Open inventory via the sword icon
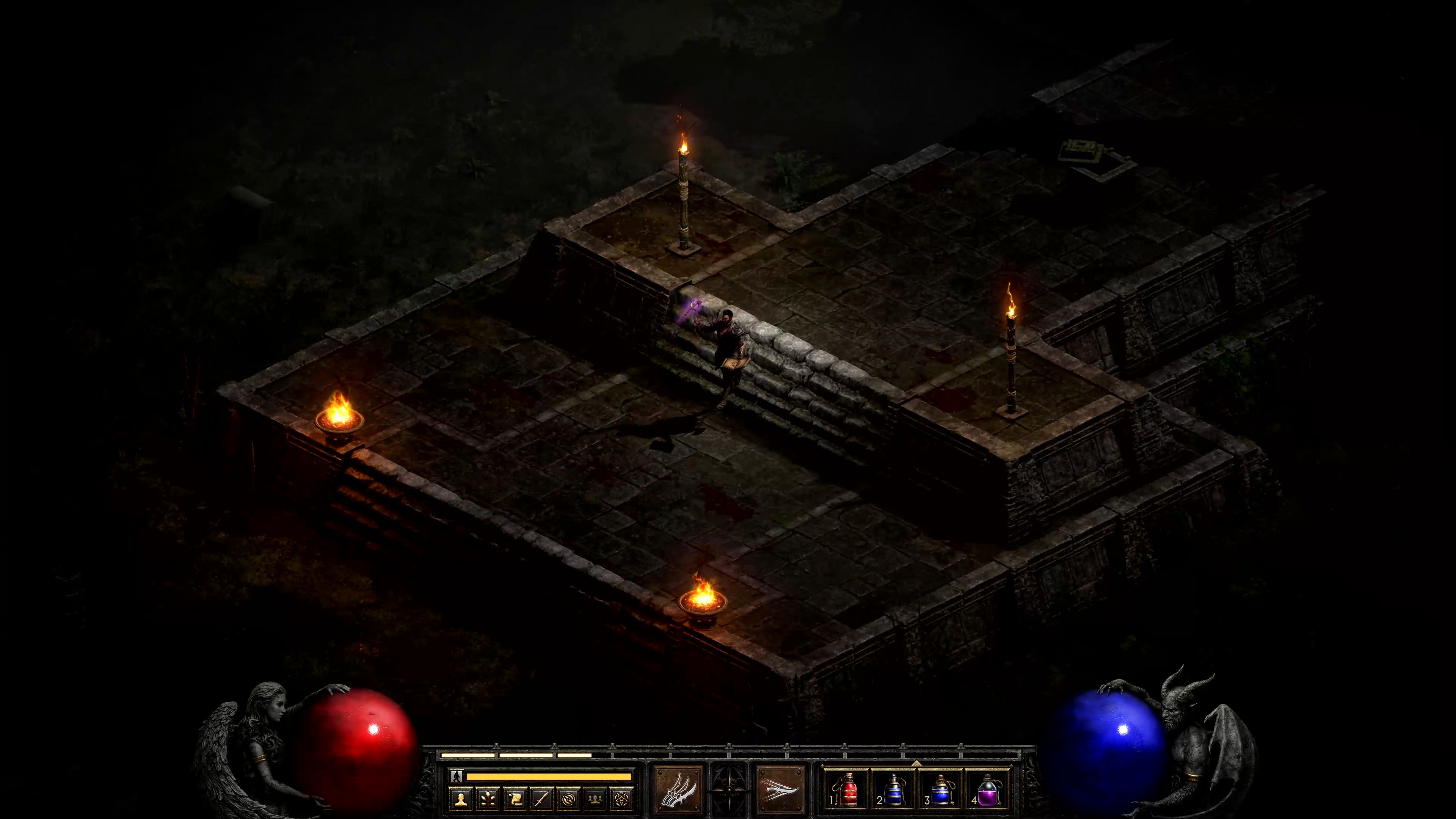This screenshot has height=819, width=1456. (541, 799)
